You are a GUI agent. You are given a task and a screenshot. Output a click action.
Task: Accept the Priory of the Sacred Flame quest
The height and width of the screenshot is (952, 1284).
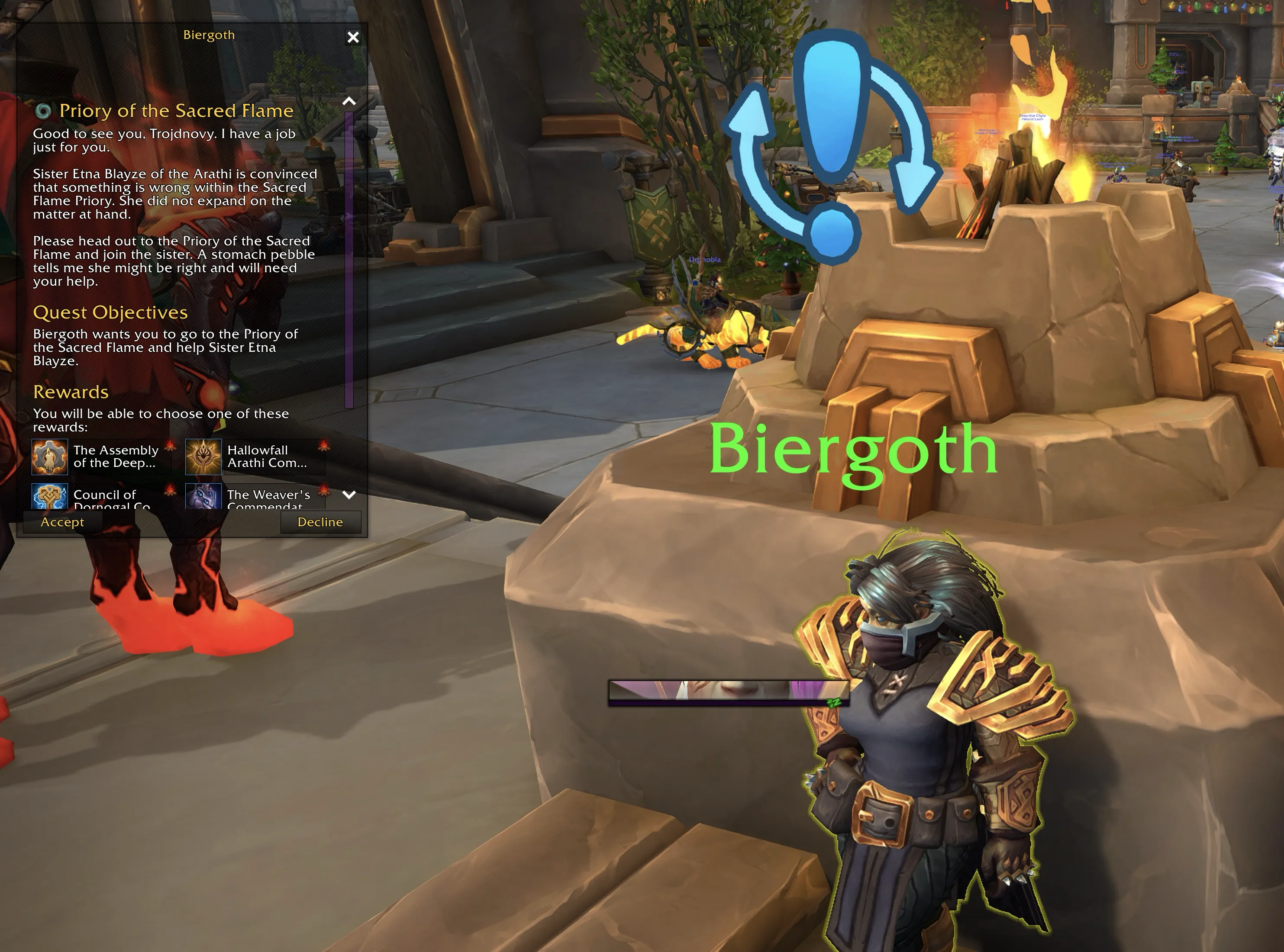tap(62, 522)
